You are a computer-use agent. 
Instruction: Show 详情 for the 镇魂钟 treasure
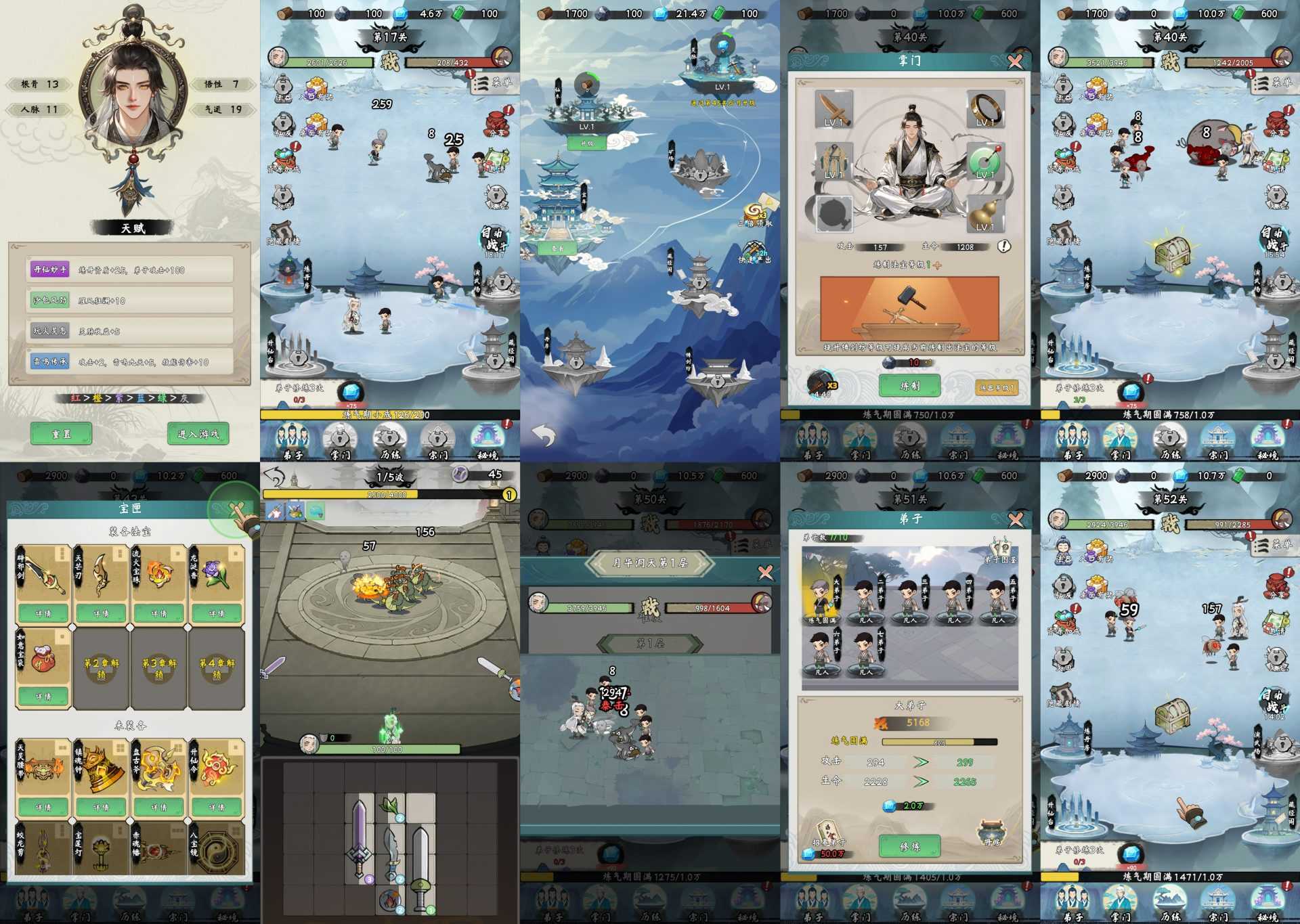(x=101, y=807)
